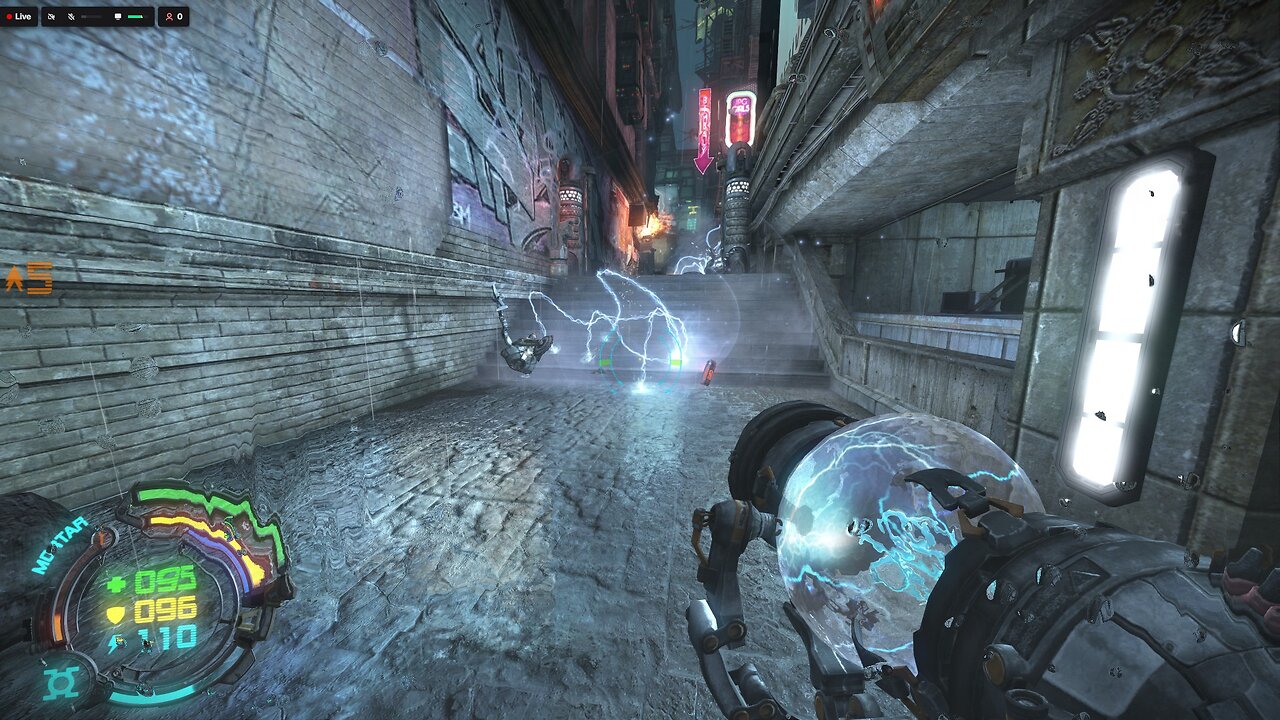Select the cyan weapon mode emblem icon
The height and width of the screenshot is (720, 1280).
pyautogui.click(x=61, y=683)
